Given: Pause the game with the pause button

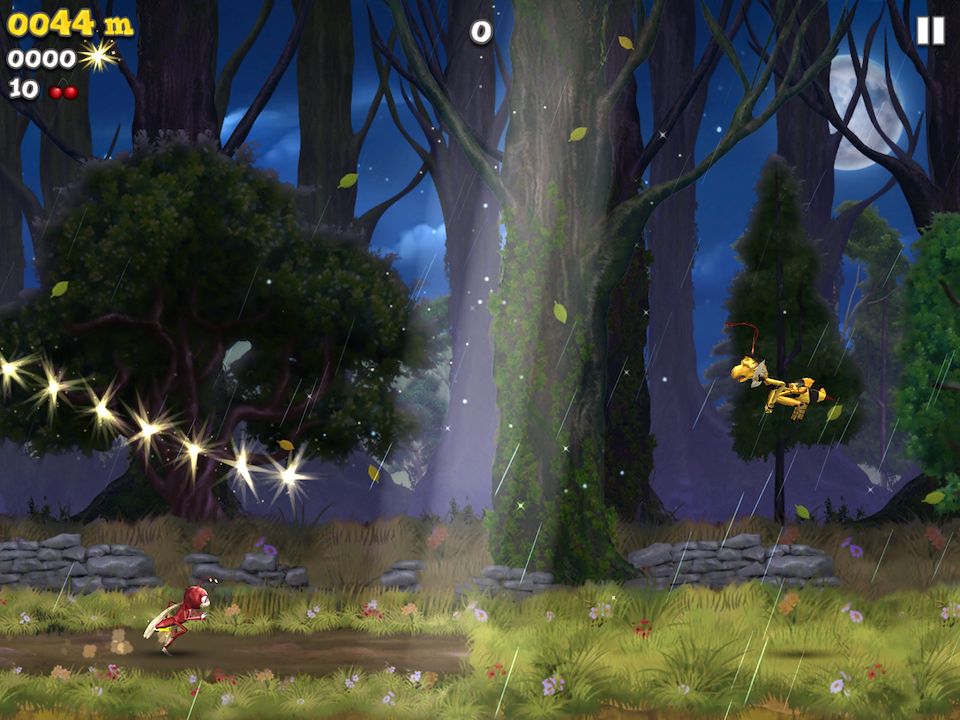Looking at the screenshot, I should click(x=930, y=31).
